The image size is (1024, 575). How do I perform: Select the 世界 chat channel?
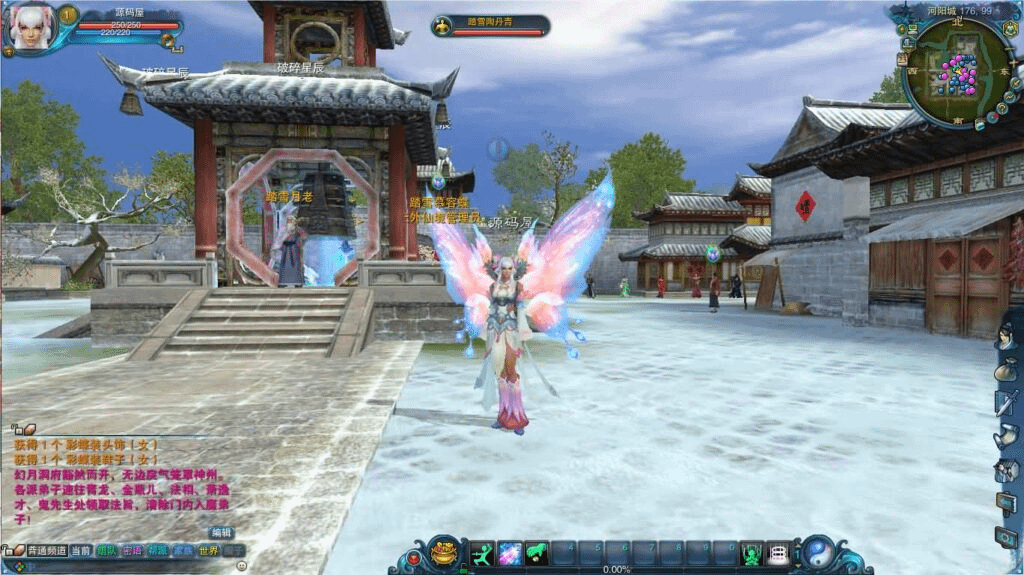[x=208, y=550]
